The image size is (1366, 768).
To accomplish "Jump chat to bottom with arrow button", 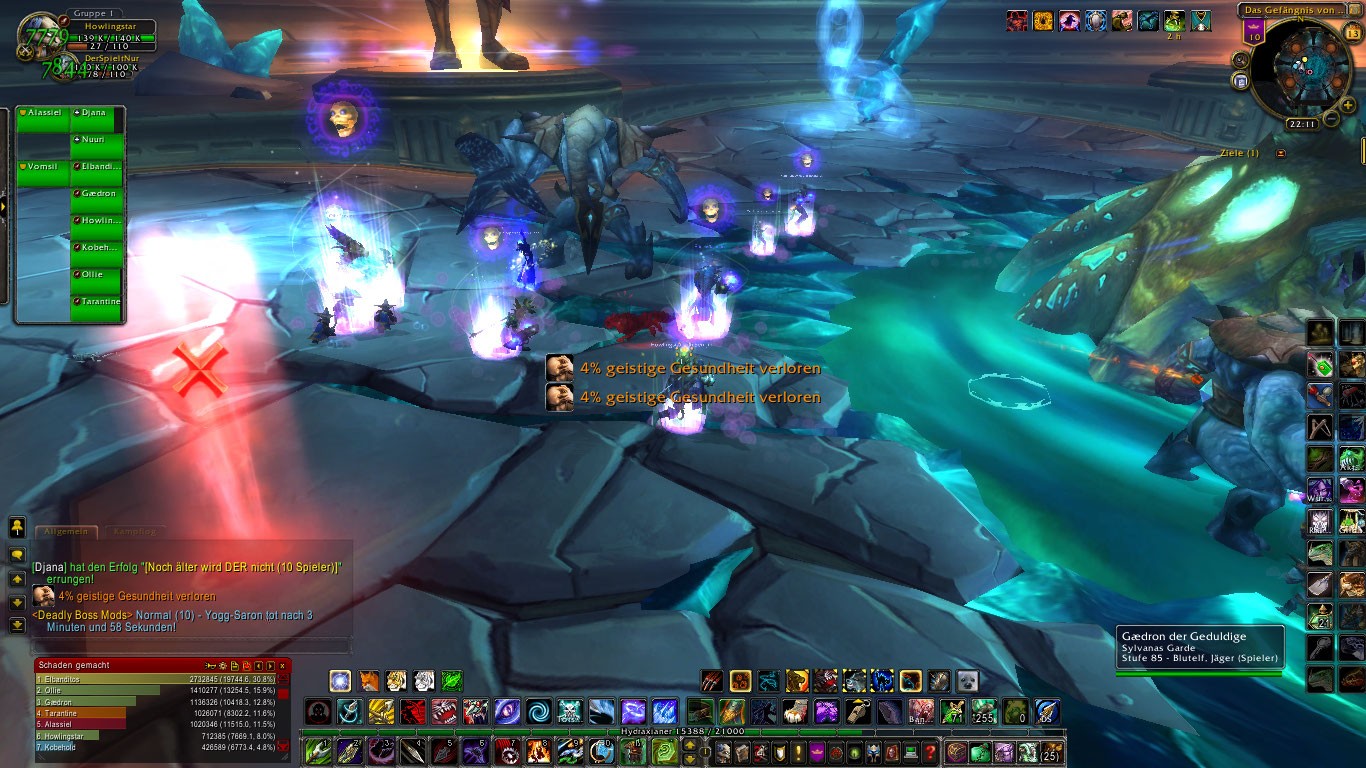I will [17, 625].
